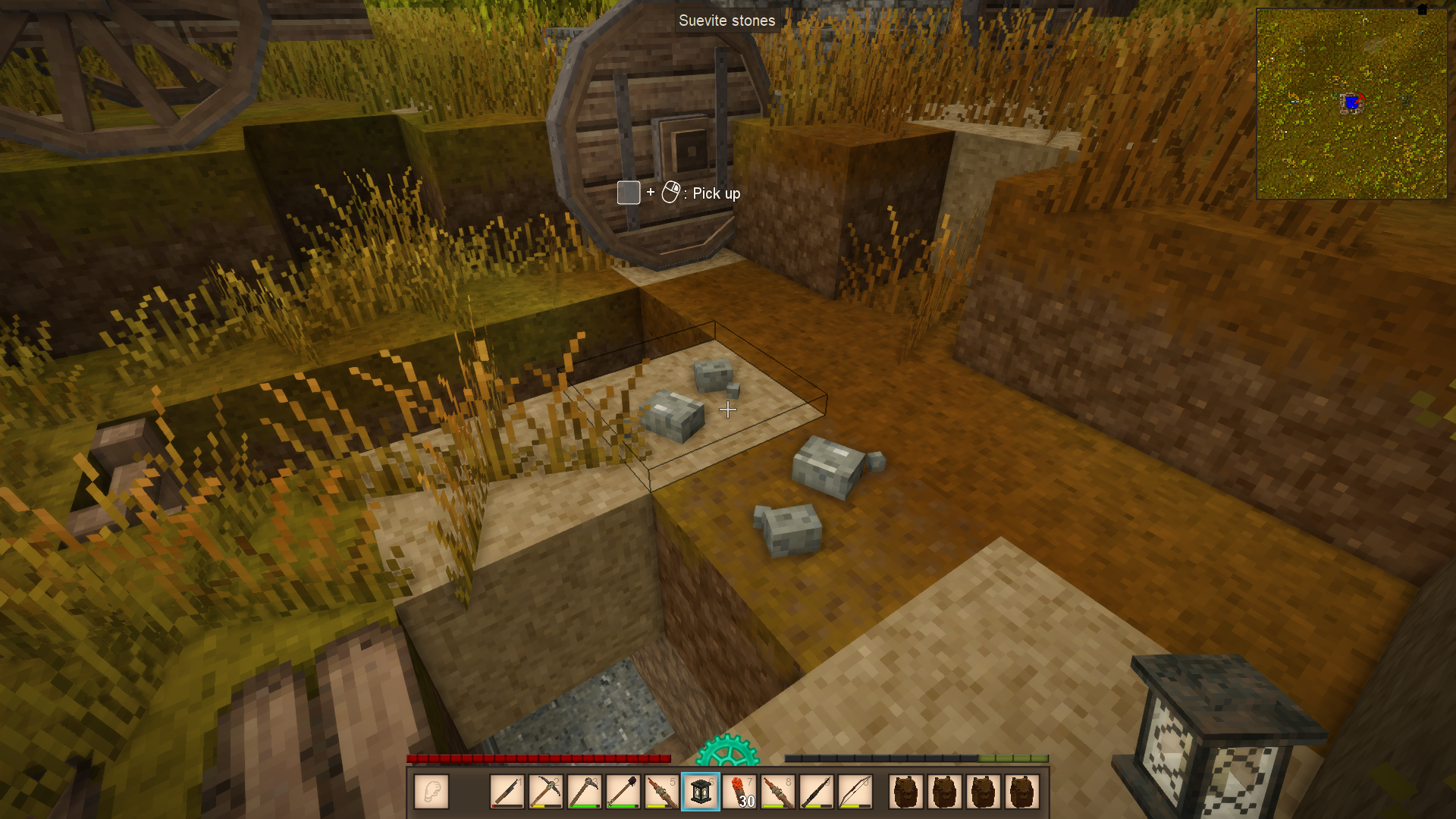Click the empty offhand slot

point(431,792)
